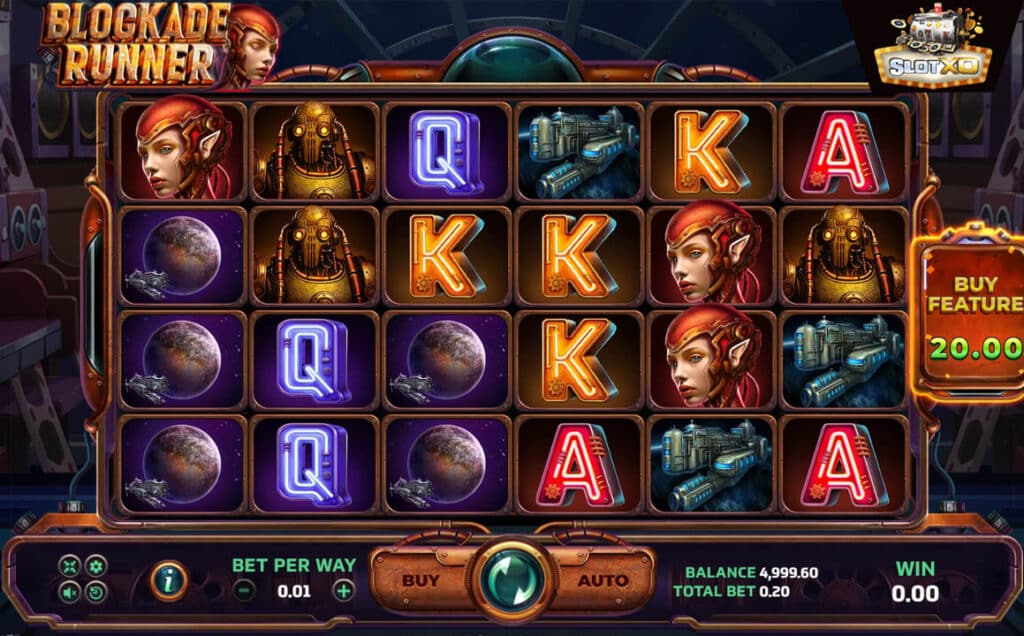Toggle sound with the speaker icon

pos(70,592)
